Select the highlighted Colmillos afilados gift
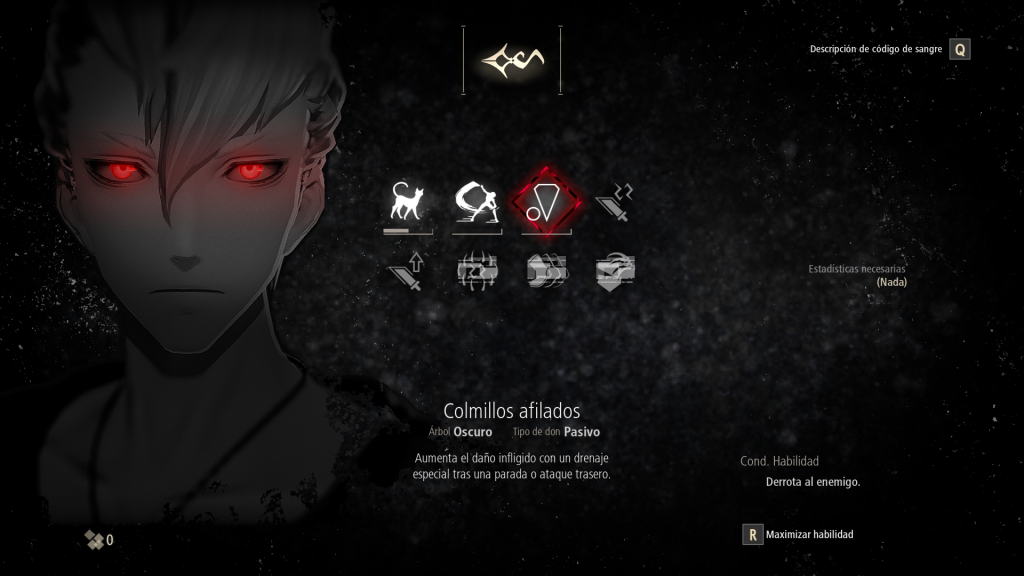 546,203
